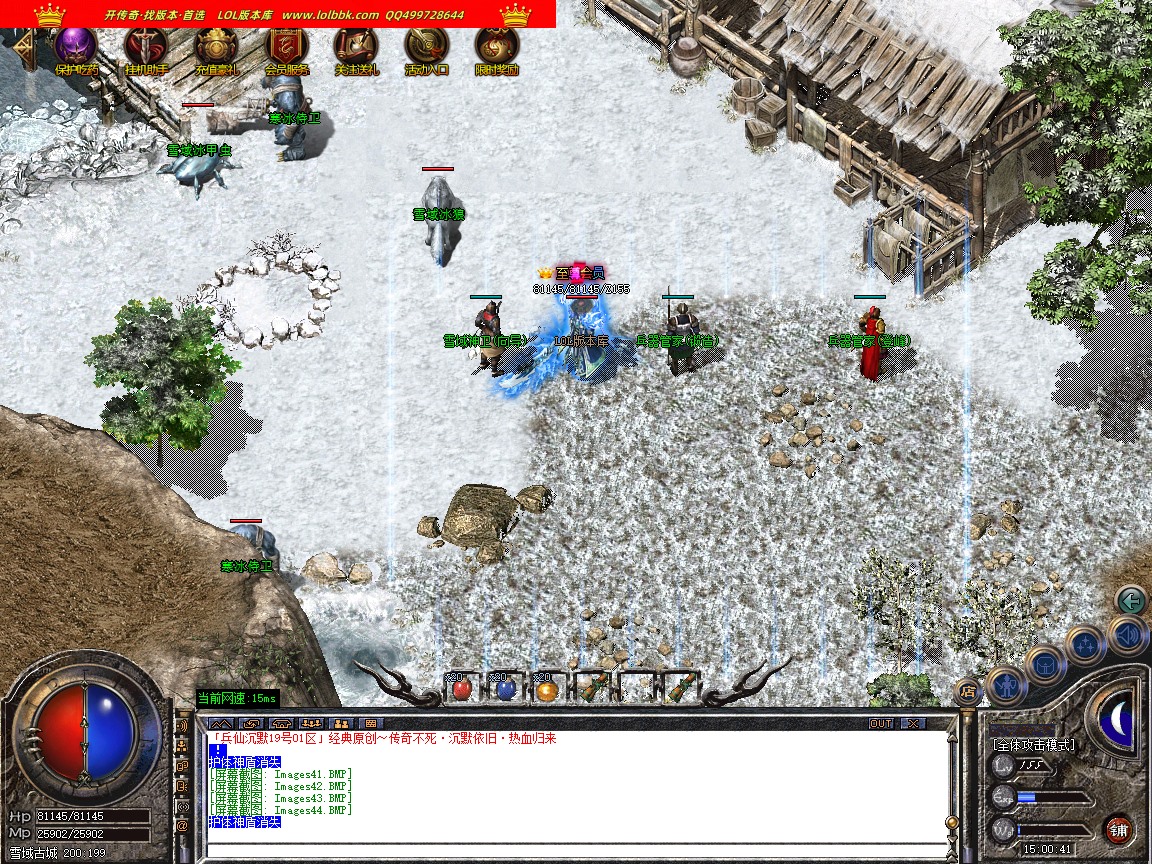Click the OUT button on chat panel
This screenshot has width=1152, height=864.
881,723
